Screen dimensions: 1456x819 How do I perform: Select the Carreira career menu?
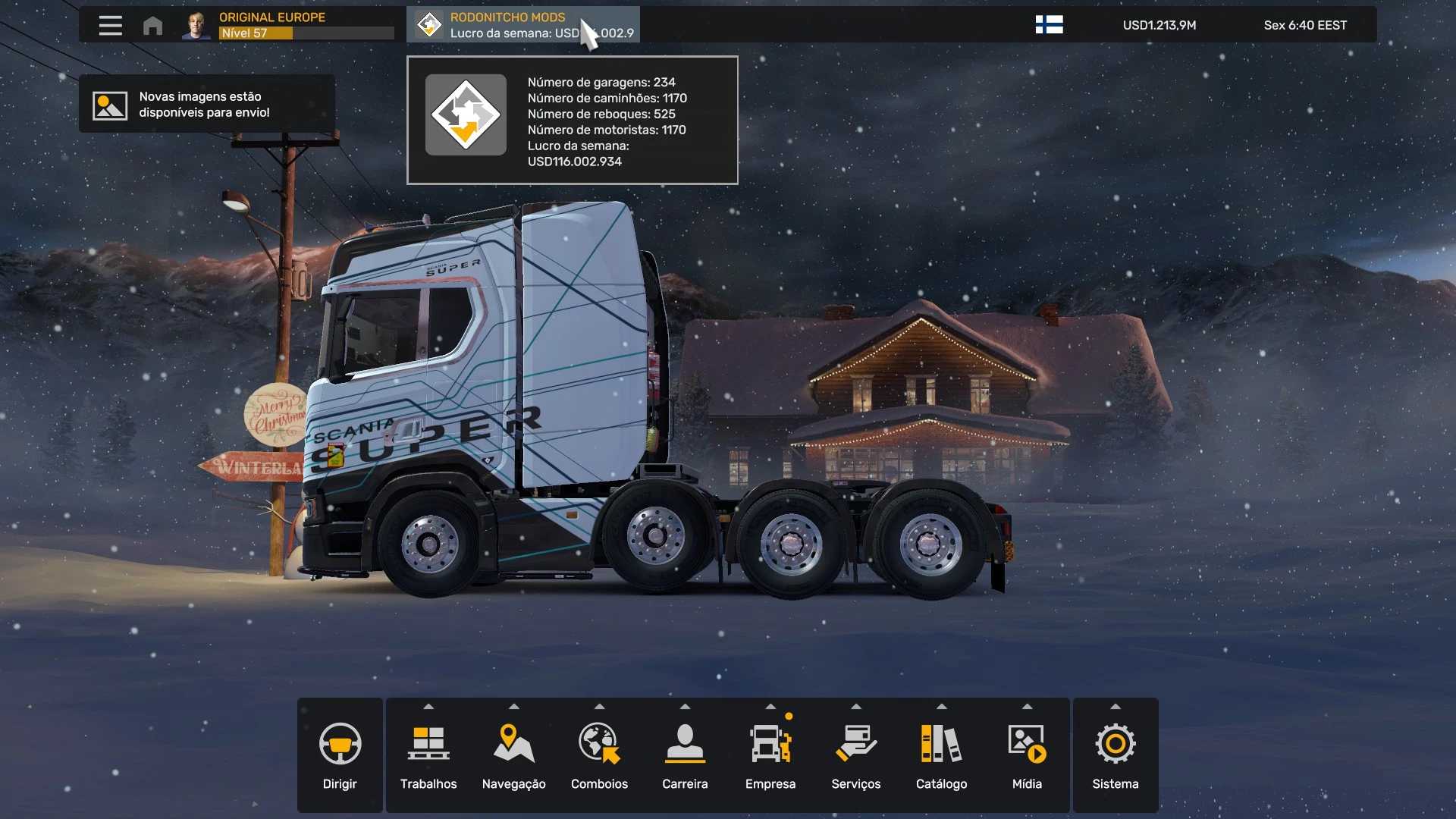coord(685,755)
